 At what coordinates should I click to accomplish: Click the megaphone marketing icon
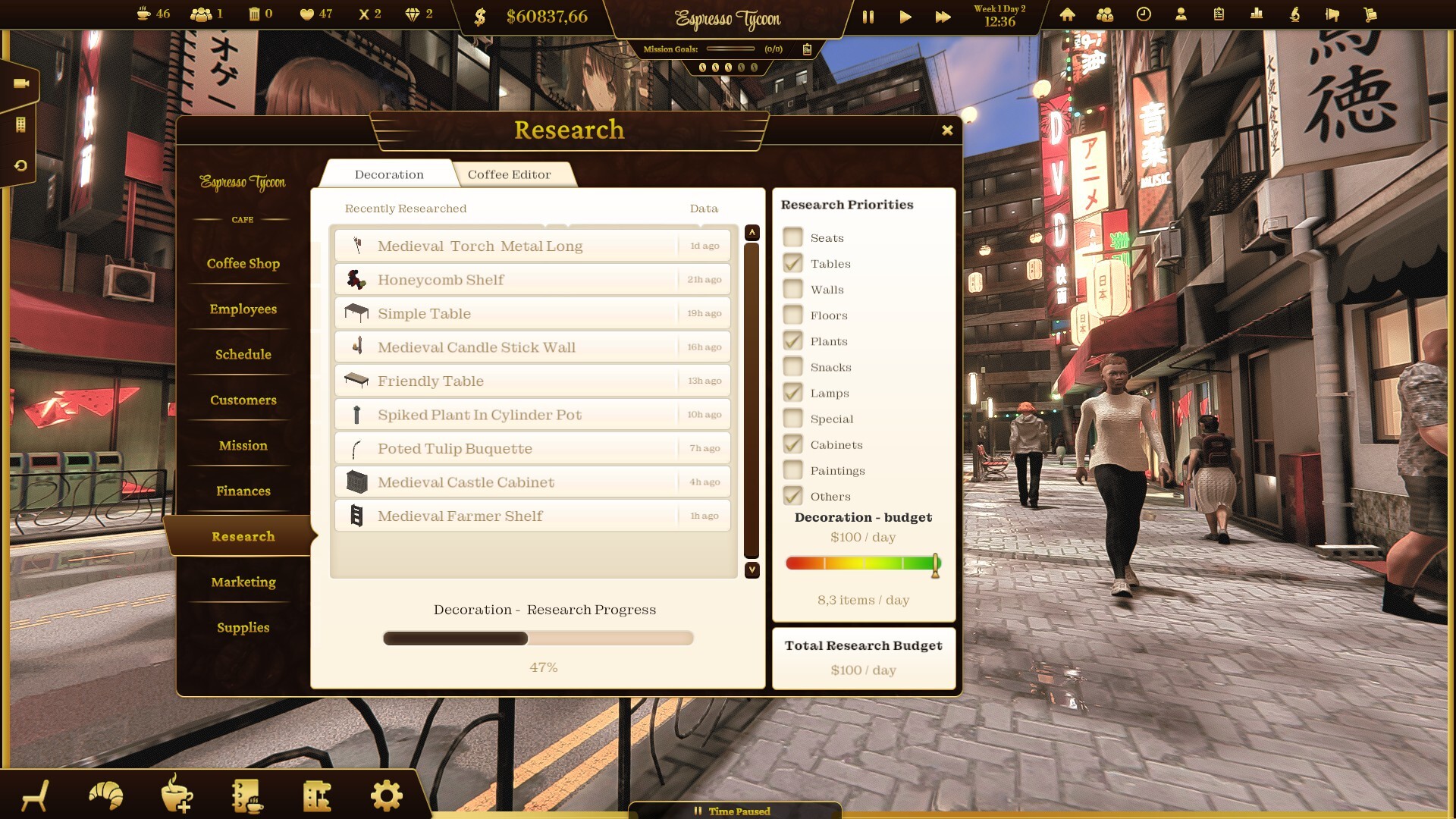pyautogui.click(x=1332, y=14)
